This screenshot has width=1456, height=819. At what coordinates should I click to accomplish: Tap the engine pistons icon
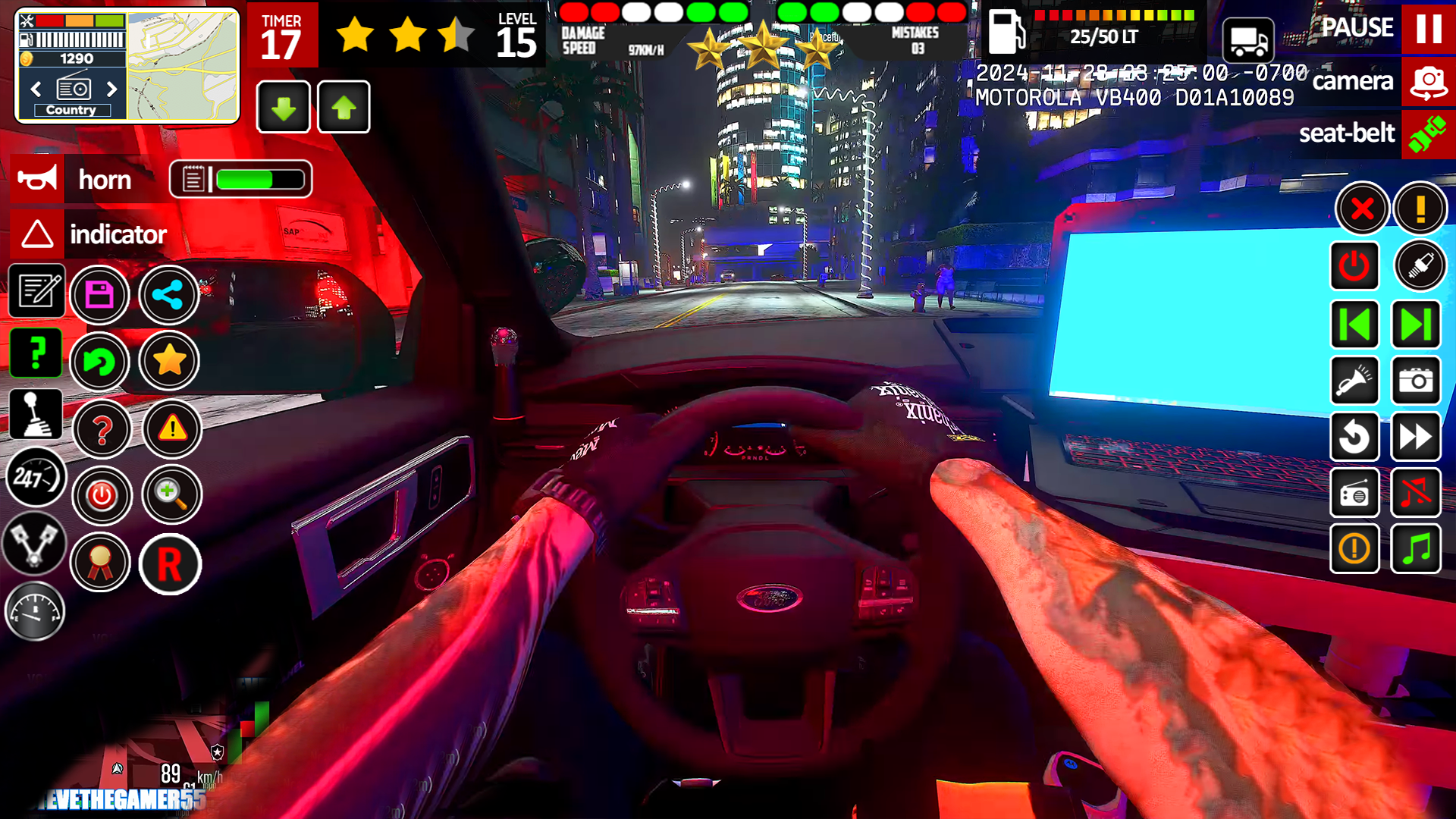[x=36, y=544]
